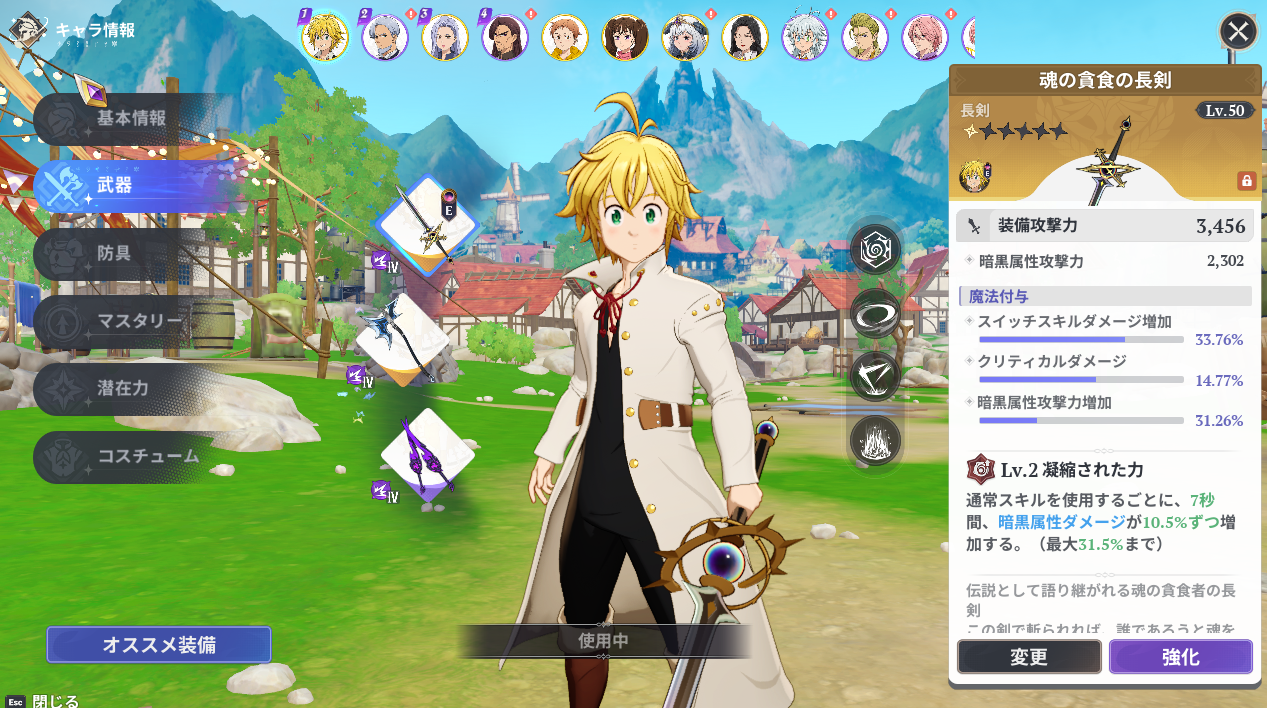This screenshot has height=708, width=1267.
Task: Close the character info screen with X
Action: point(1238,31)
